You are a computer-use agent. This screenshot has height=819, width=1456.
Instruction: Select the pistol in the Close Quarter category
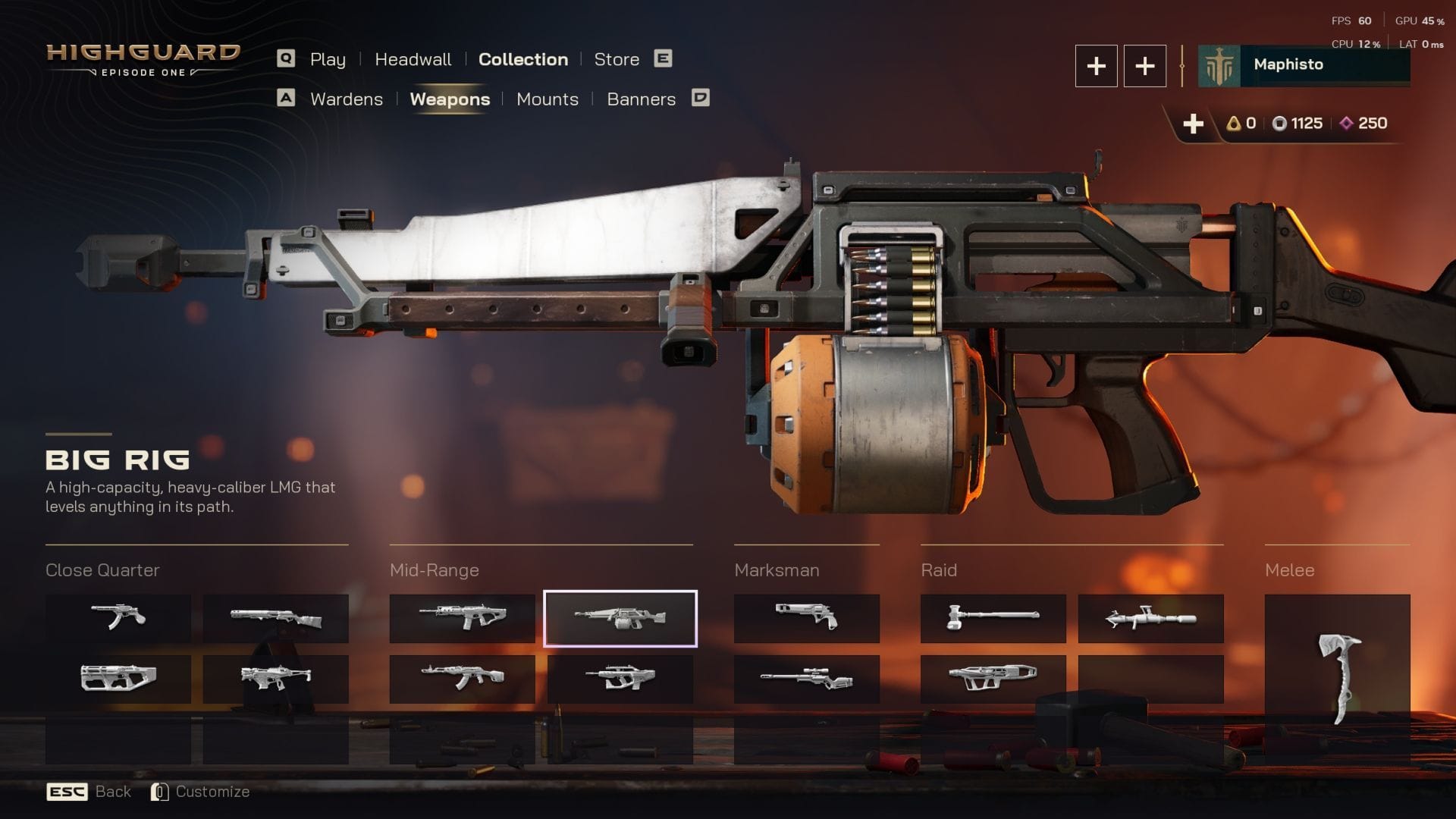118,618
